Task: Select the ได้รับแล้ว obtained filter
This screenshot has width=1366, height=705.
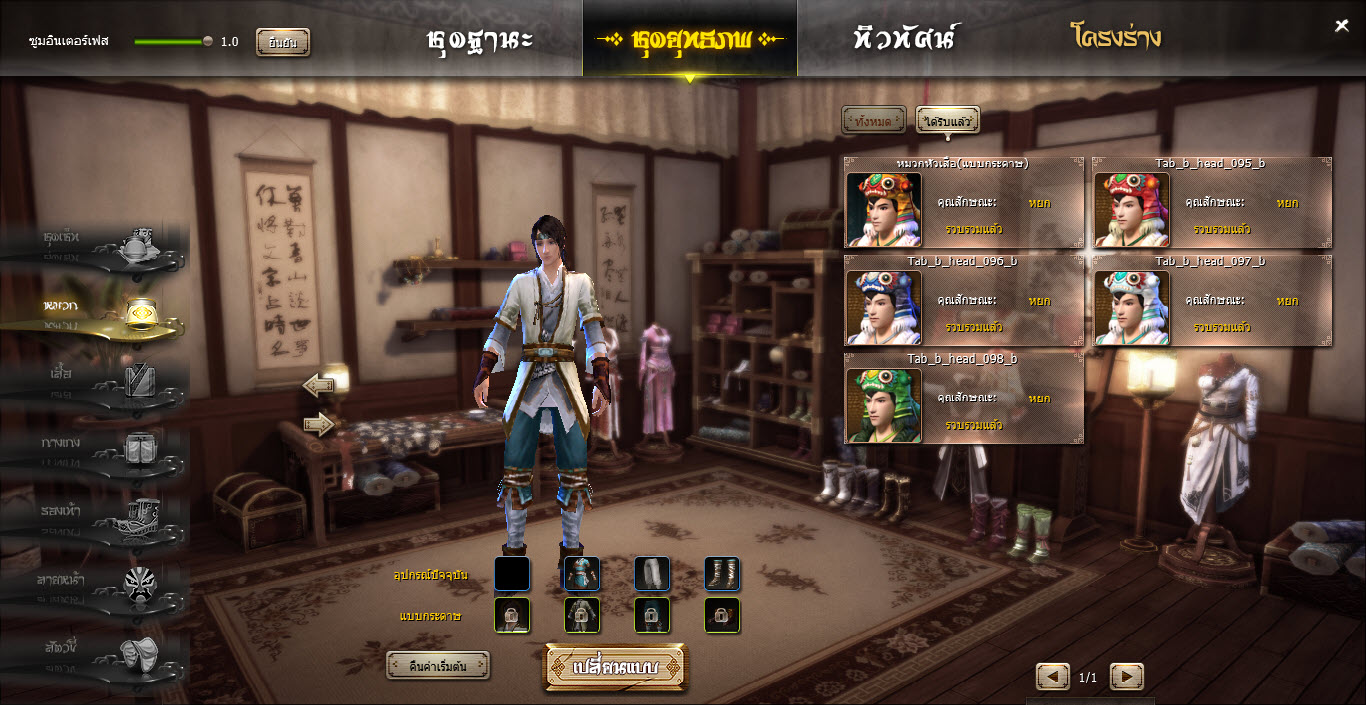Action: point(947,121)
